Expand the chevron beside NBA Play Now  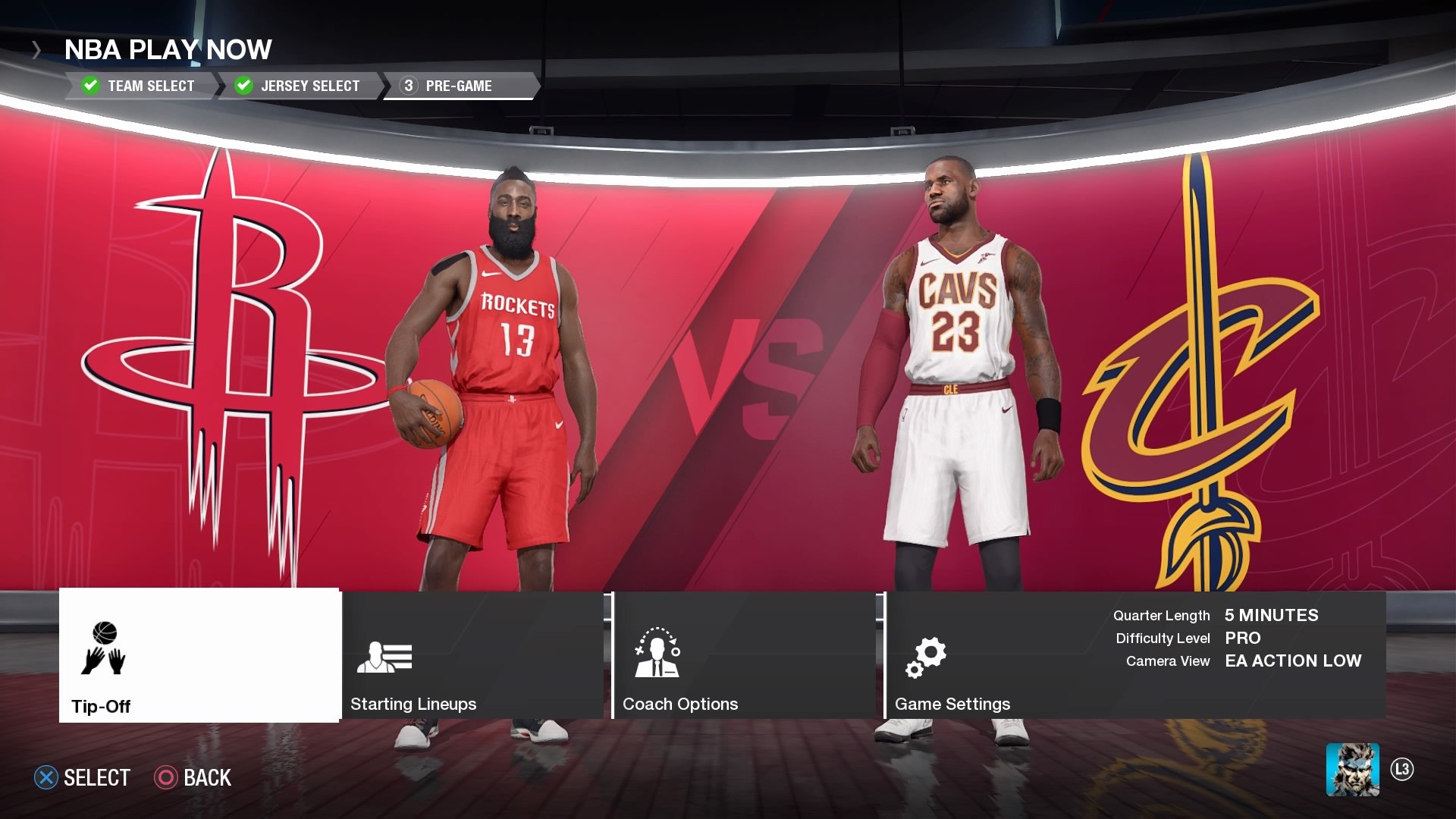click(x=36, y=50)
